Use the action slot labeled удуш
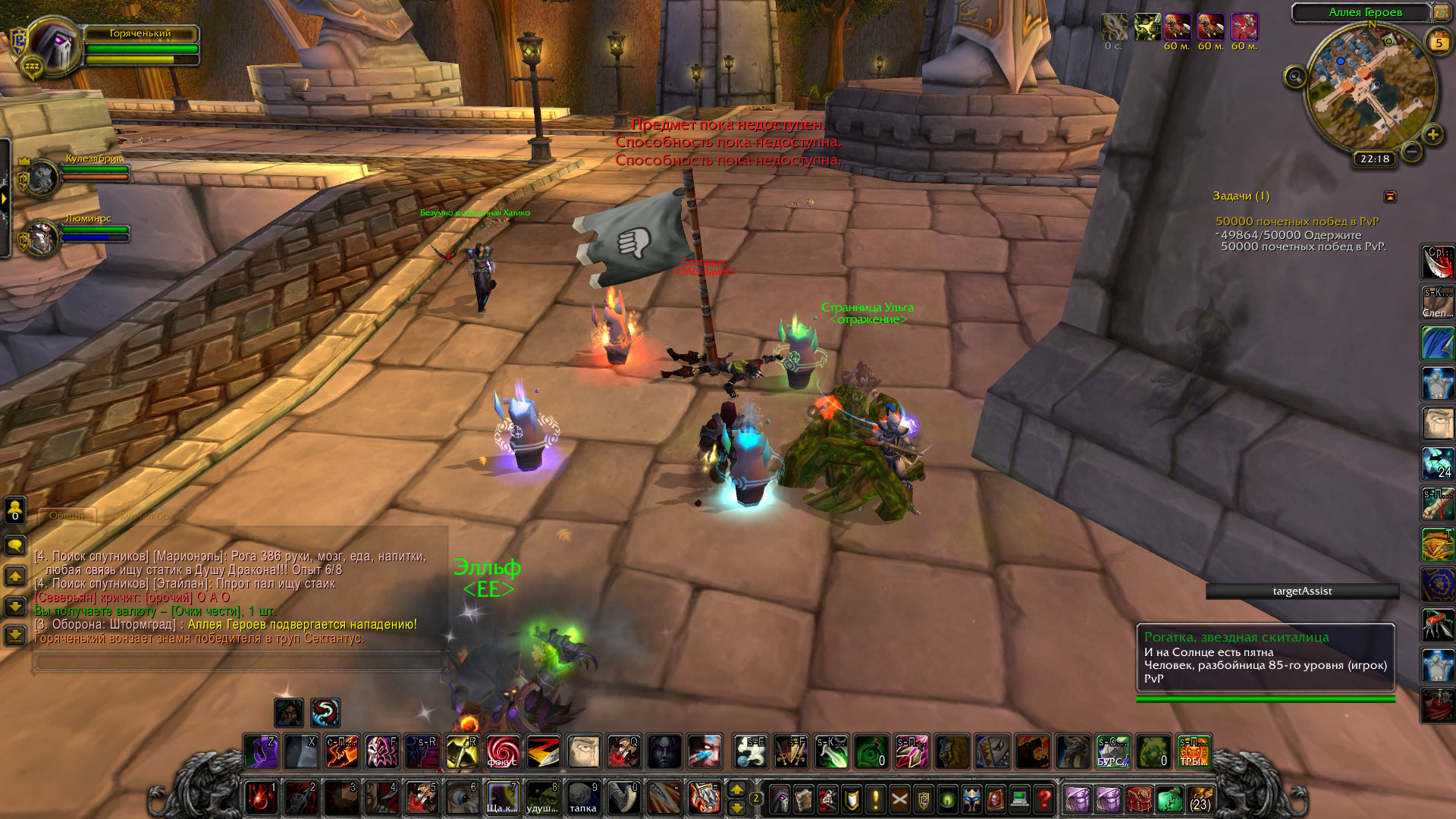 [x=543, y=799]
